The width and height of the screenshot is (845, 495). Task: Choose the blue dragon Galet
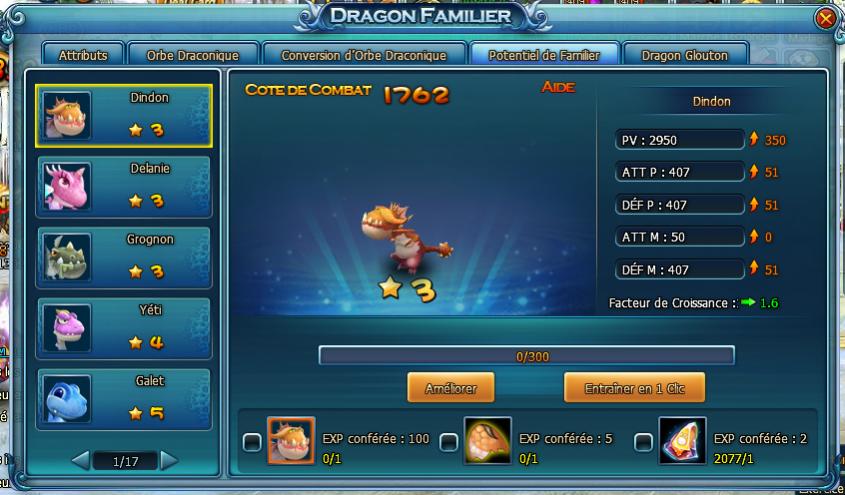(124, 398)
